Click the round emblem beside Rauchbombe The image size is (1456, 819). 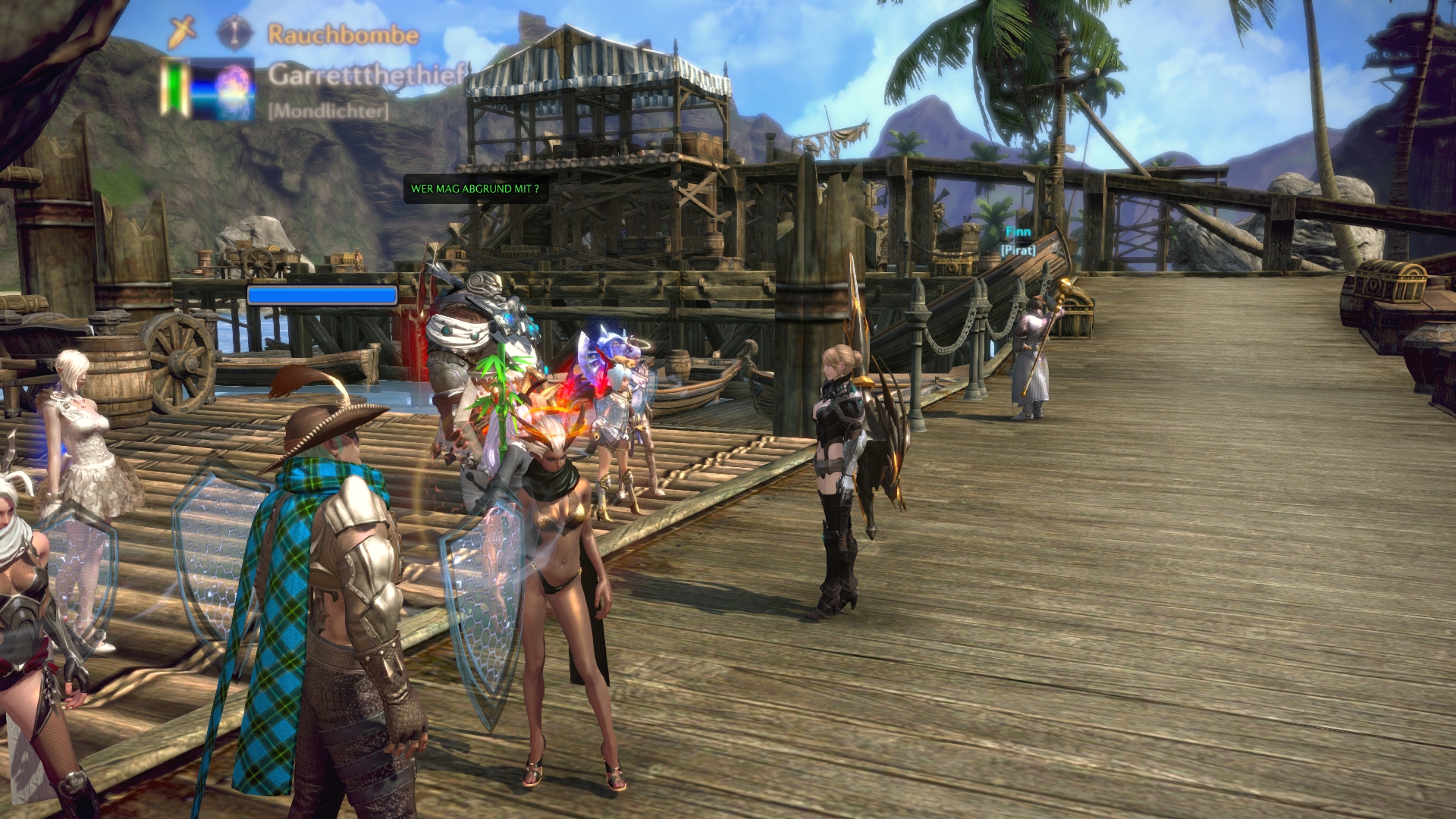pos(235,33)
